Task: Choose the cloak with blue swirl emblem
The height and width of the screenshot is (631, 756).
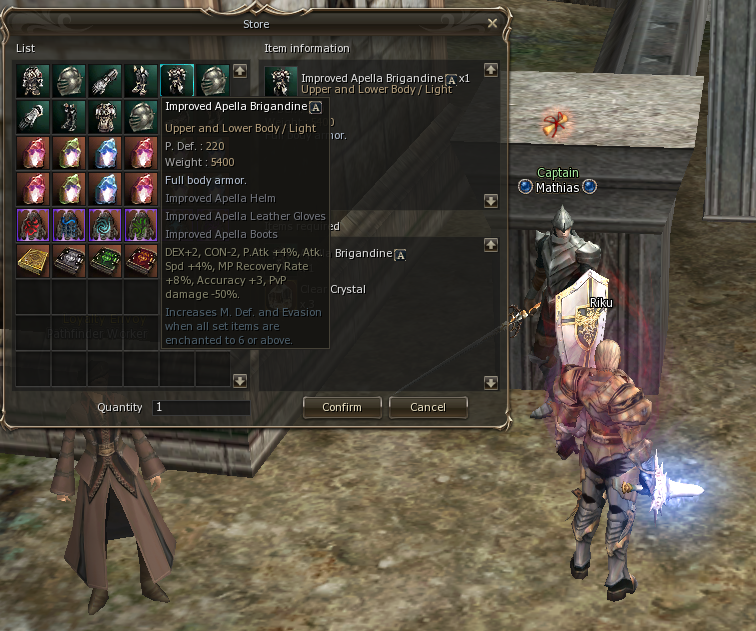Action: coord(105,224)
